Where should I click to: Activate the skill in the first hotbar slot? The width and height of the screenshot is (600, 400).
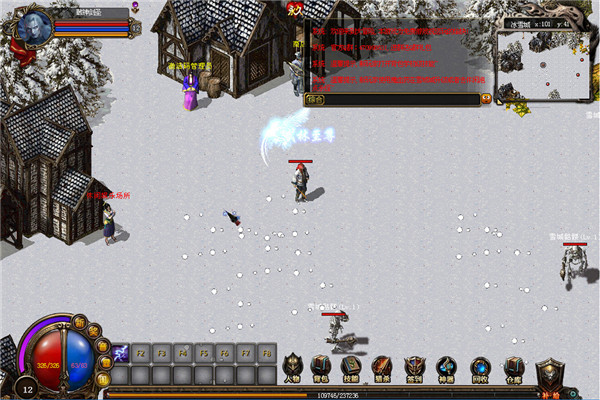point(120,353)
